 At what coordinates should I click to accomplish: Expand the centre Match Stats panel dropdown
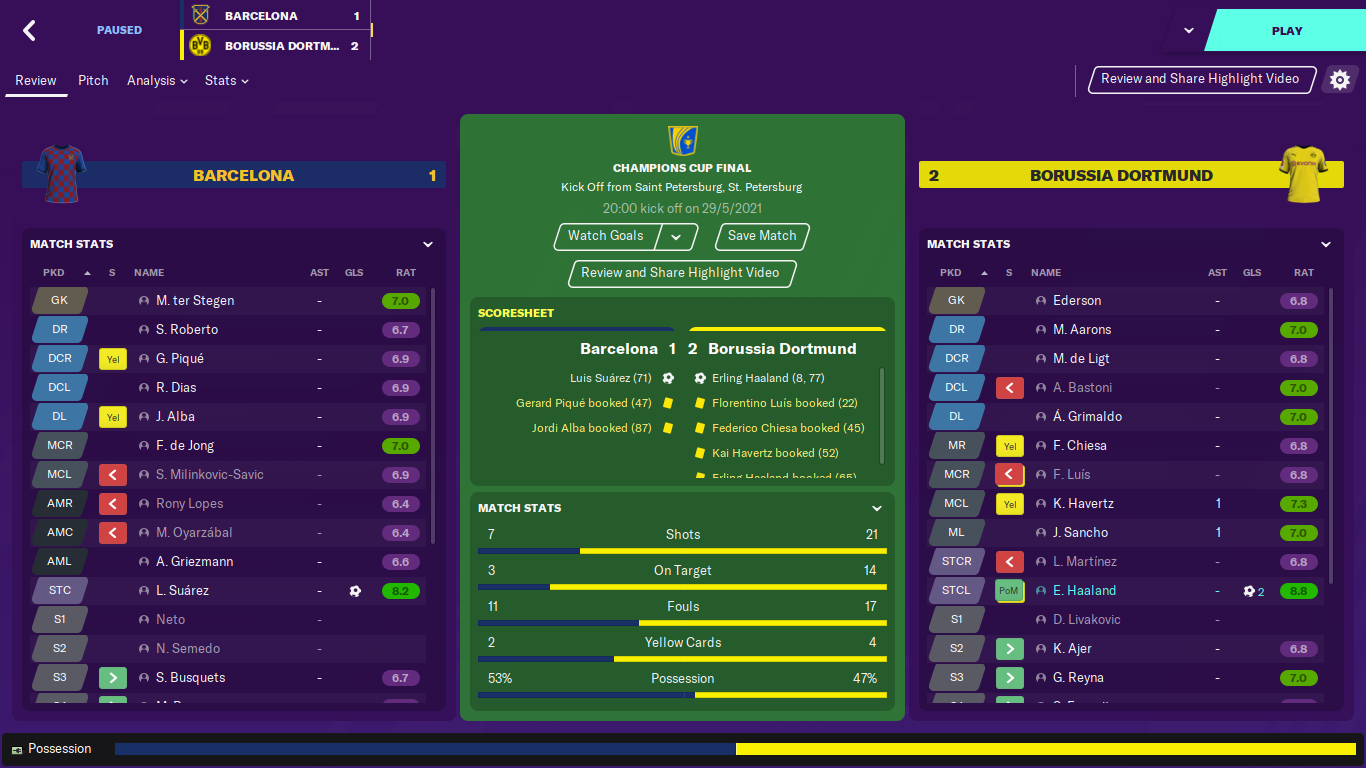pyautogui.click(x=877, y=508)
